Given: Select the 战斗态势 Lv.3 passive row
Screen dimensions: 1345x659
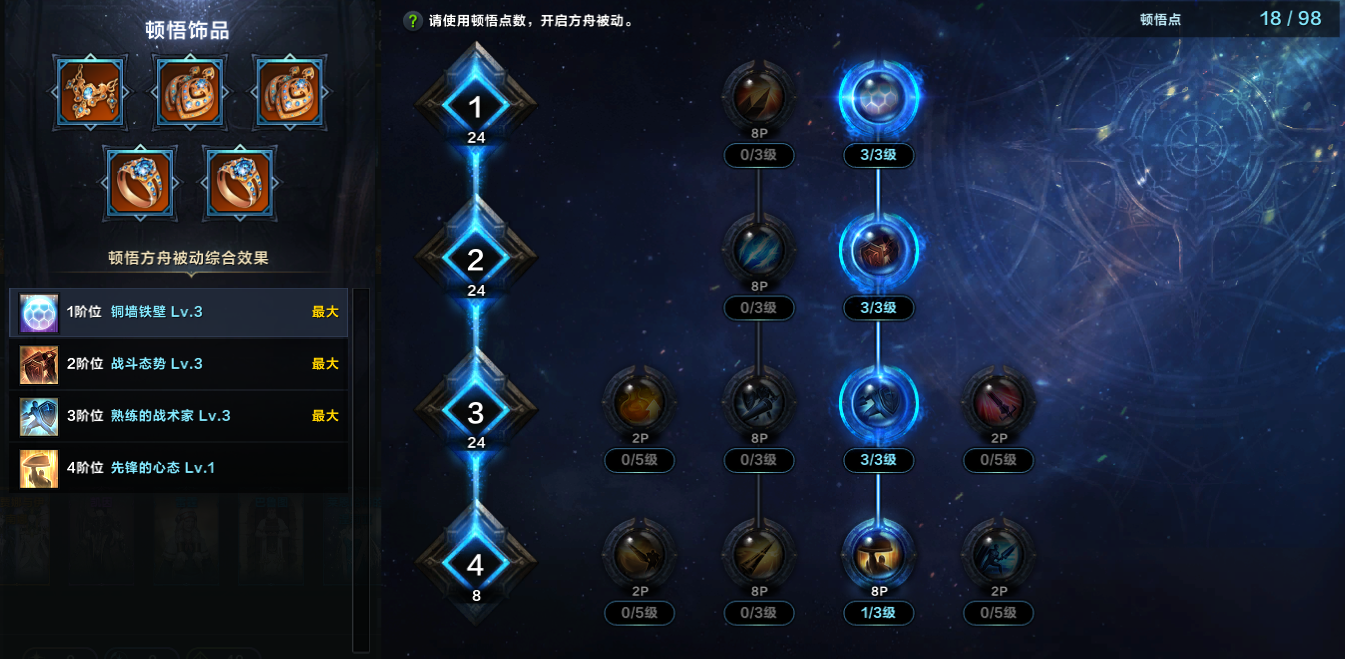Looking at the screenshot, I should coord(180,364).
